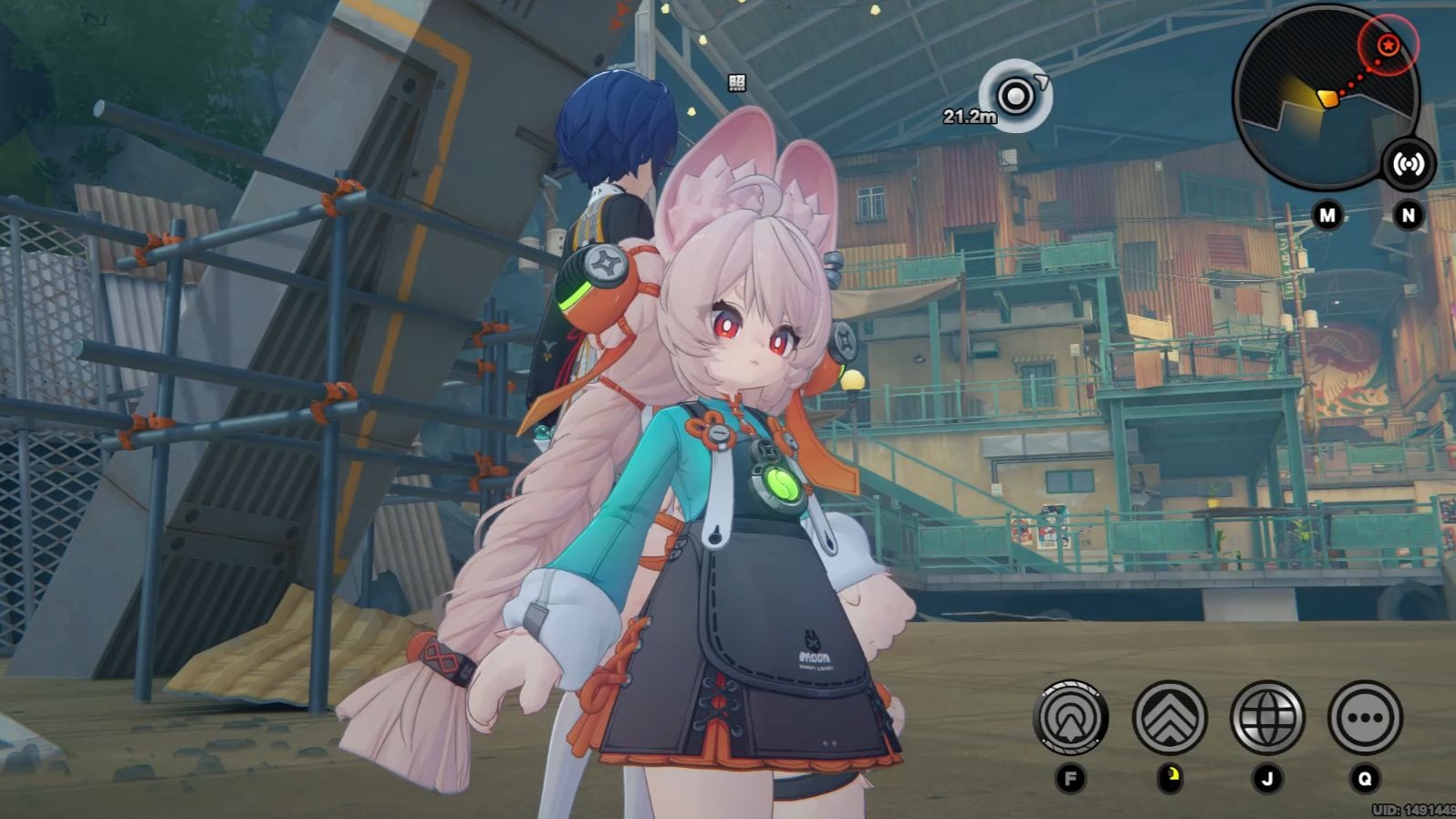1456x819 pixels.
Task: Tap the double chevron sprint button
Action: (1170, 718)
